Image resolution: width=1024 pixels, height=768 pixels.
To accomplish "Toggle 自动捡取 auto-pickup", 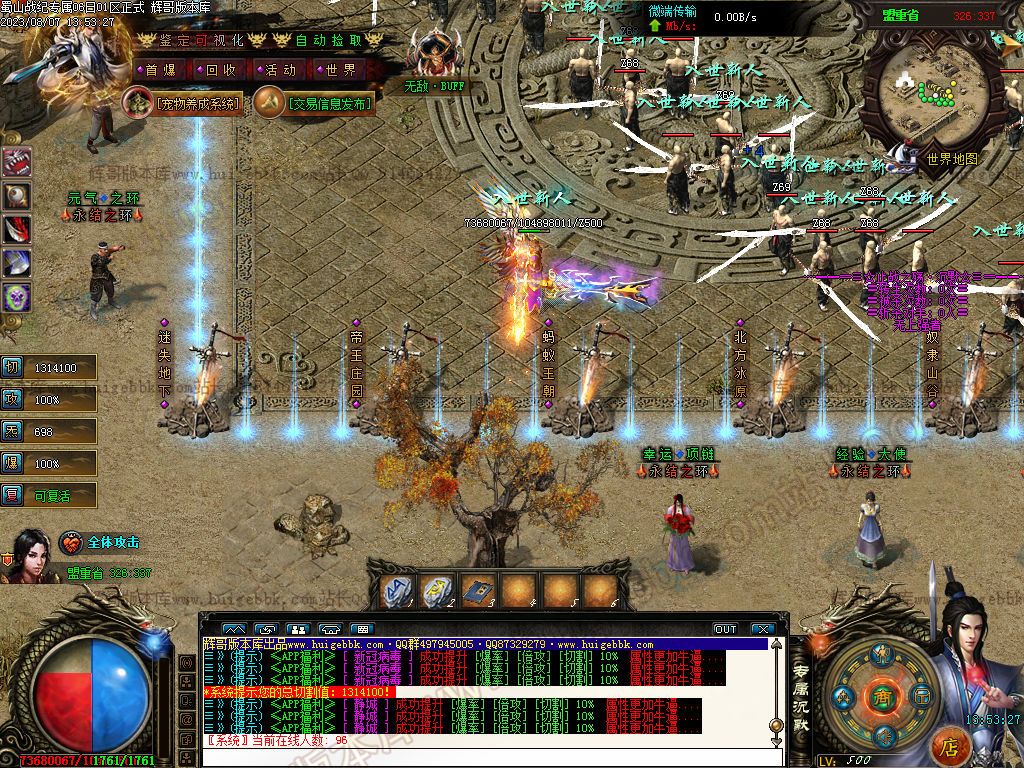I will tap(328, 40).
